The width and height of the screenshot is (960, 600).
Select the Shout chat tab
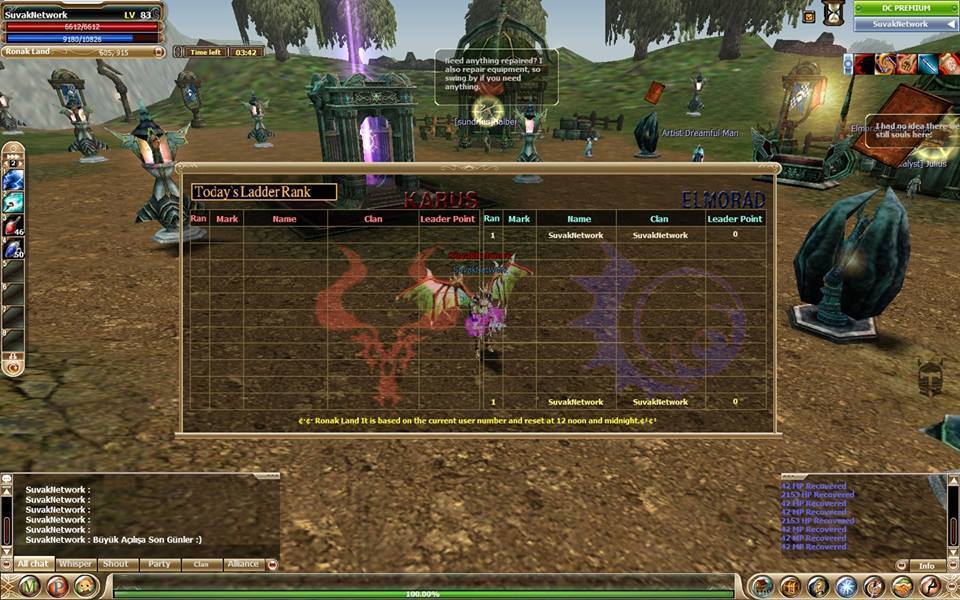[x=116, y=564]
